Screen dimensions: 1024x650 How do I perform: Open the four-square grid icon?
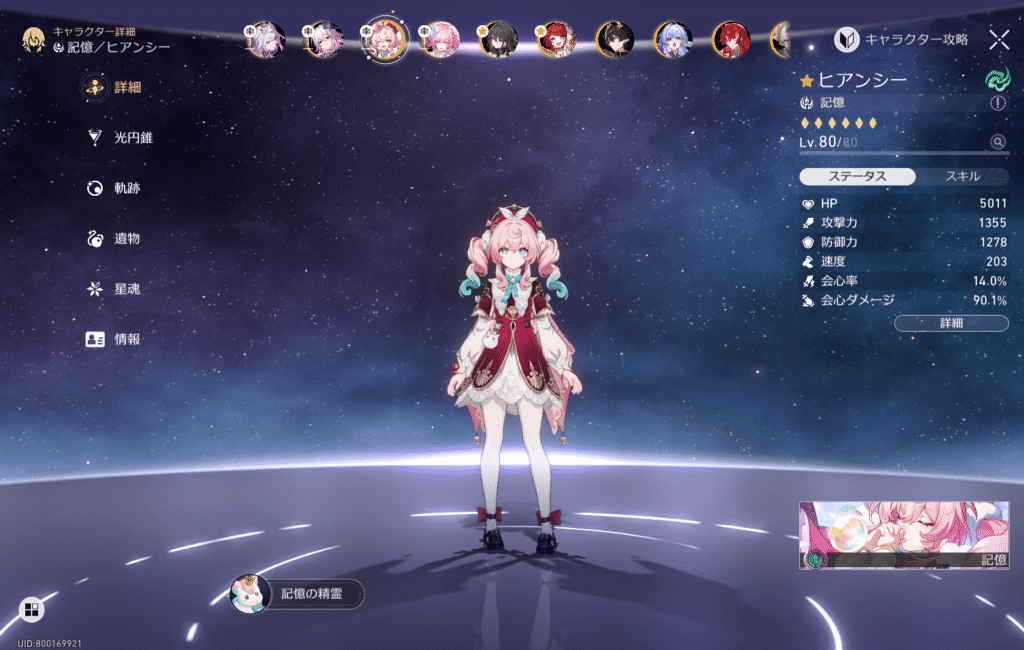click(x=31, y=609)
